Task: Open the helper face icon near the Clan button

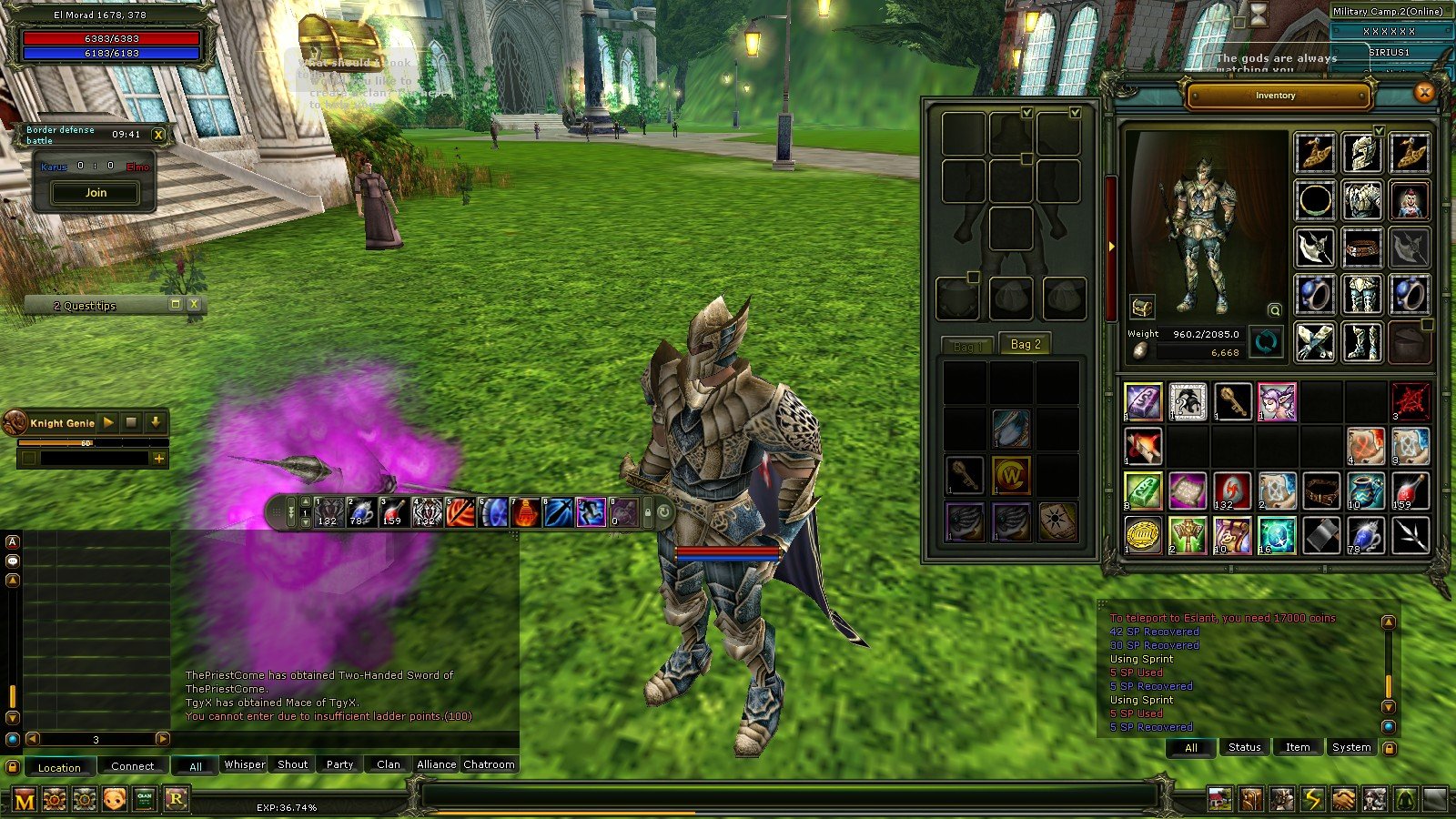Action: pyautogui.click(x=115, y=798)
